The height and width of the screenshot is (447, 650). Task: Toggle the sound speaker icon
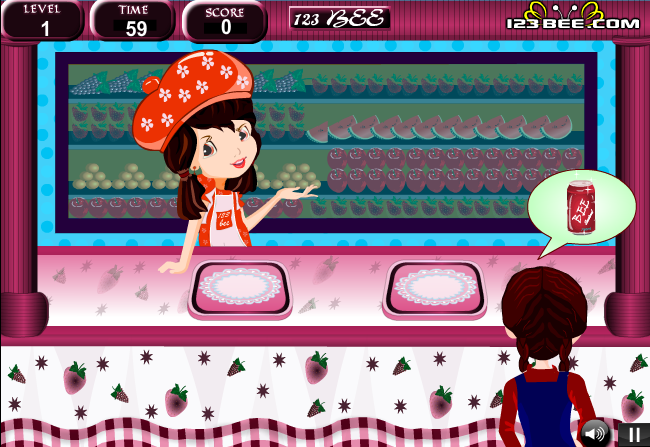(596, 433)
